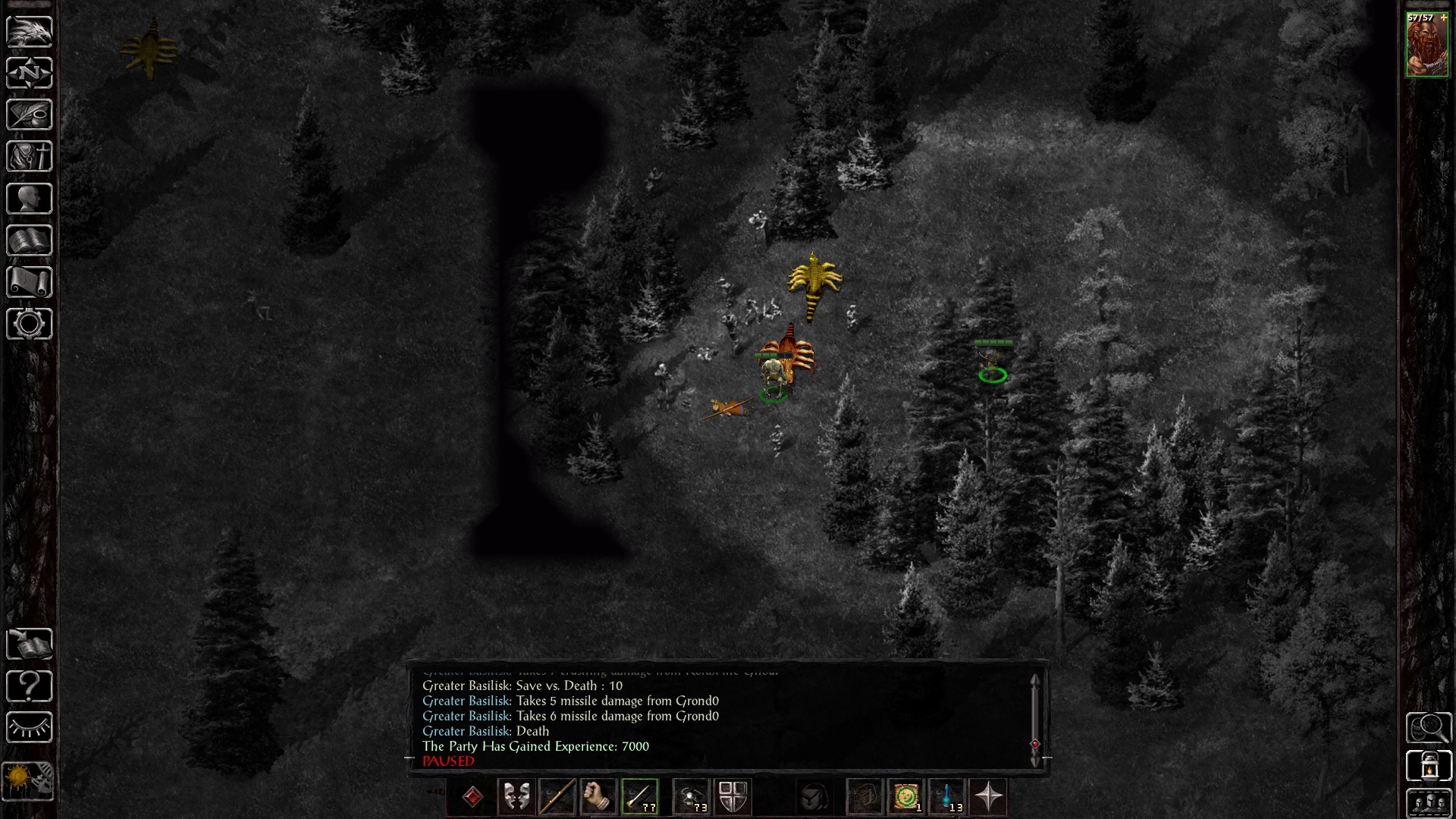1456x819 pixels.
Task: Use the green scroll quick item
Action: [905, 797]
